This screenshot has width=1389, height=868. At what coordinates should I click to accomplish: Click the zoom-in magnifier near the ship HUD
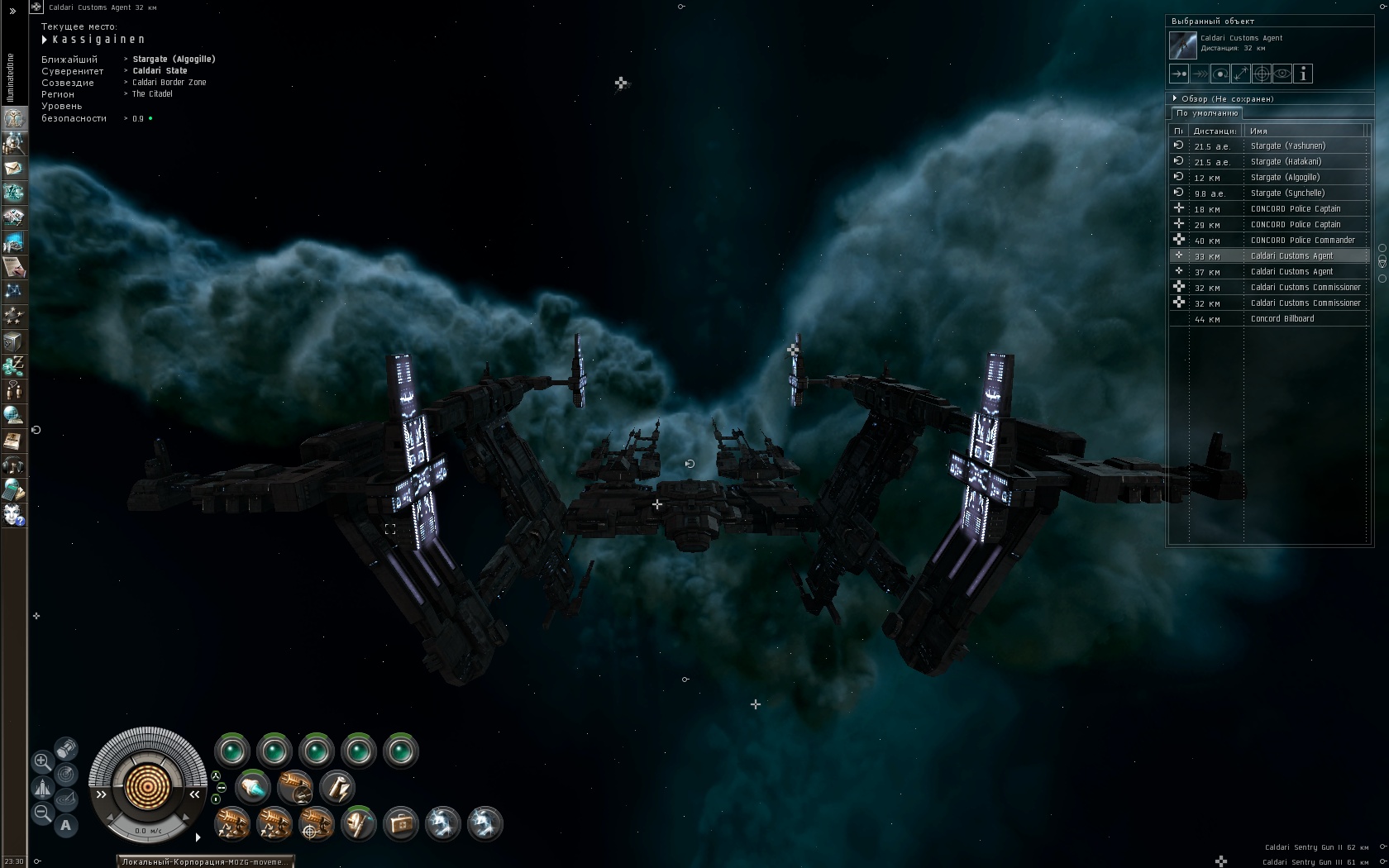(x=42, y=761)
